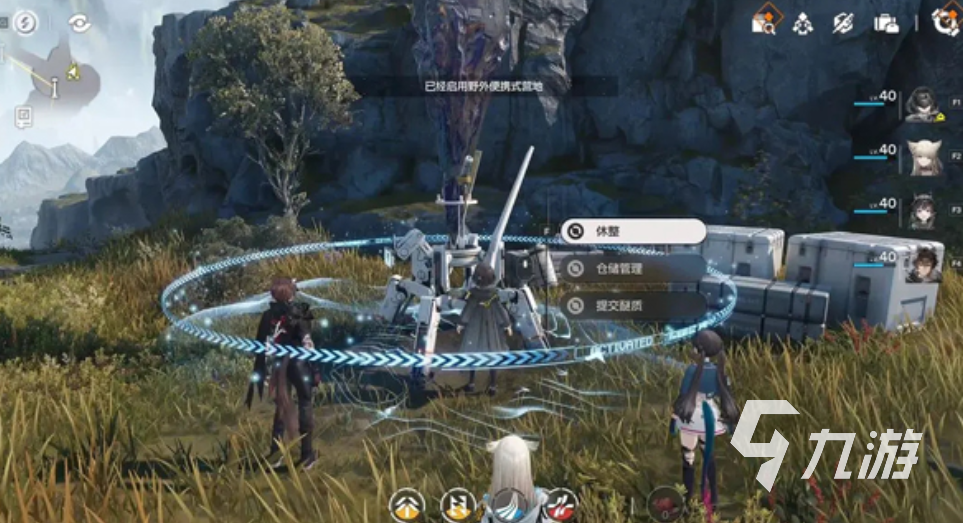This screenshot has height=523, width=963.
Task: Open the chat bubble icon below minimap
Action: tap(23, 118)
